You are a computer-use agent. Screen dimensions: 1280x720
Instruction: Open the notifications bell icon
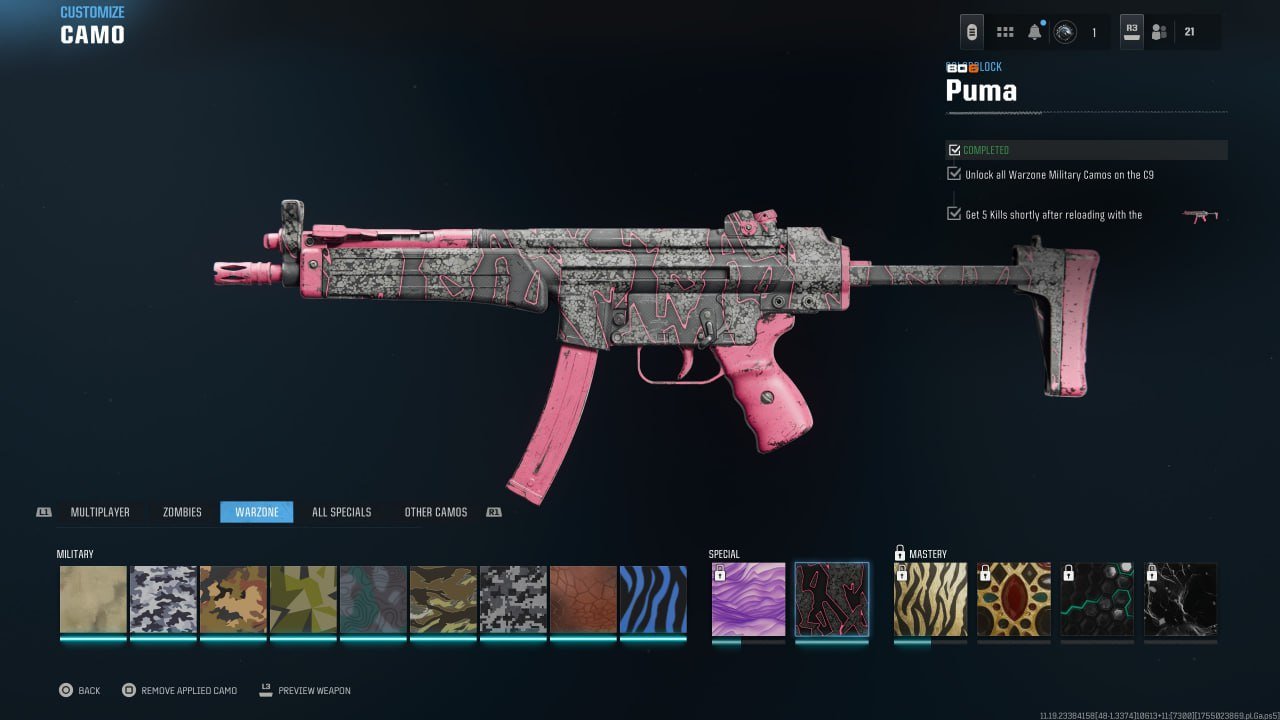(1035, 32)
